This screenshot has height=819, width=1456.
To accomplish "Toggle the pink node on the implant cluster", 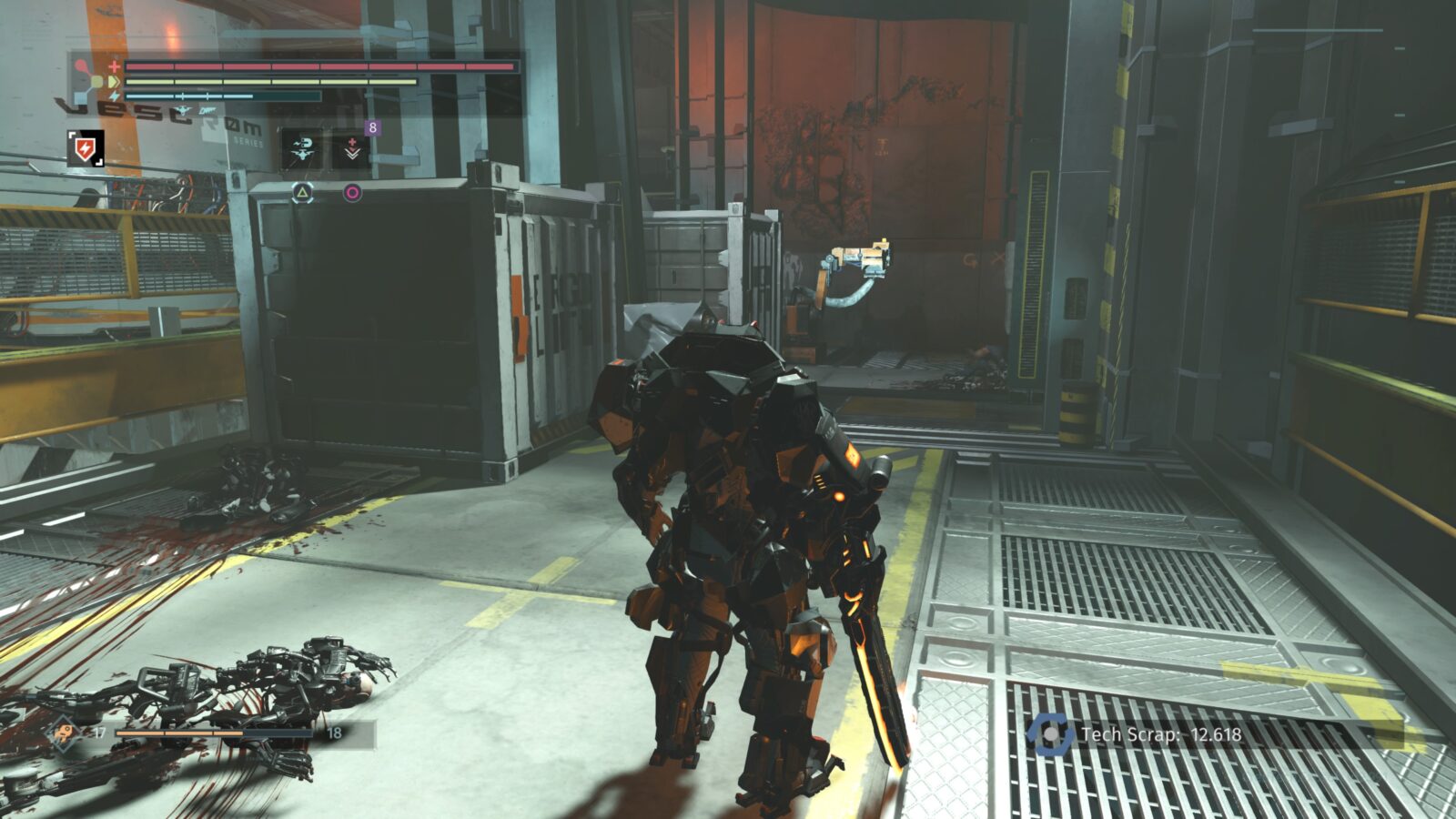I will click(x=79, y=65).
